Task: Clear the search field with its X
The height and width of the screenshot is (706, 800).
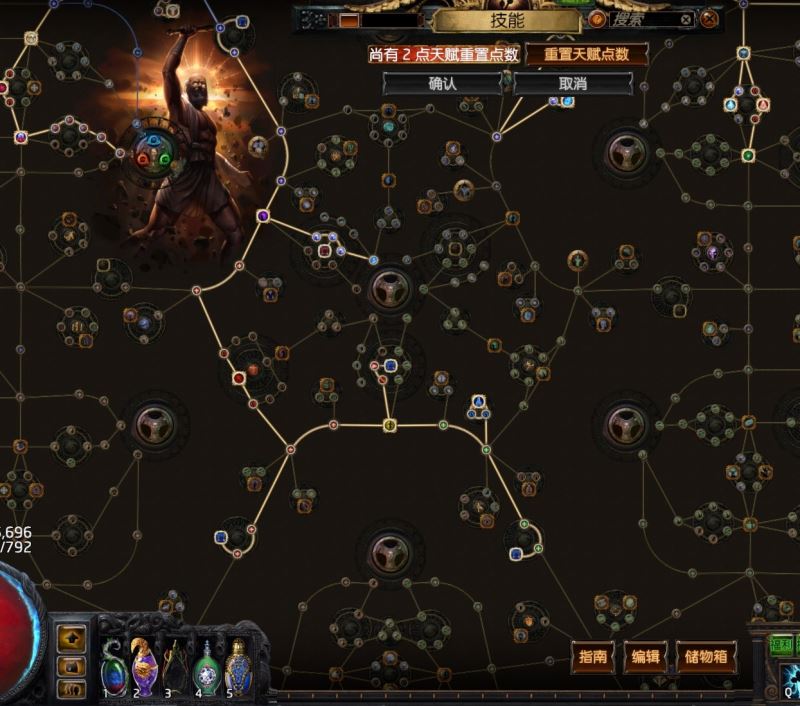Action: tap(686, 19)
